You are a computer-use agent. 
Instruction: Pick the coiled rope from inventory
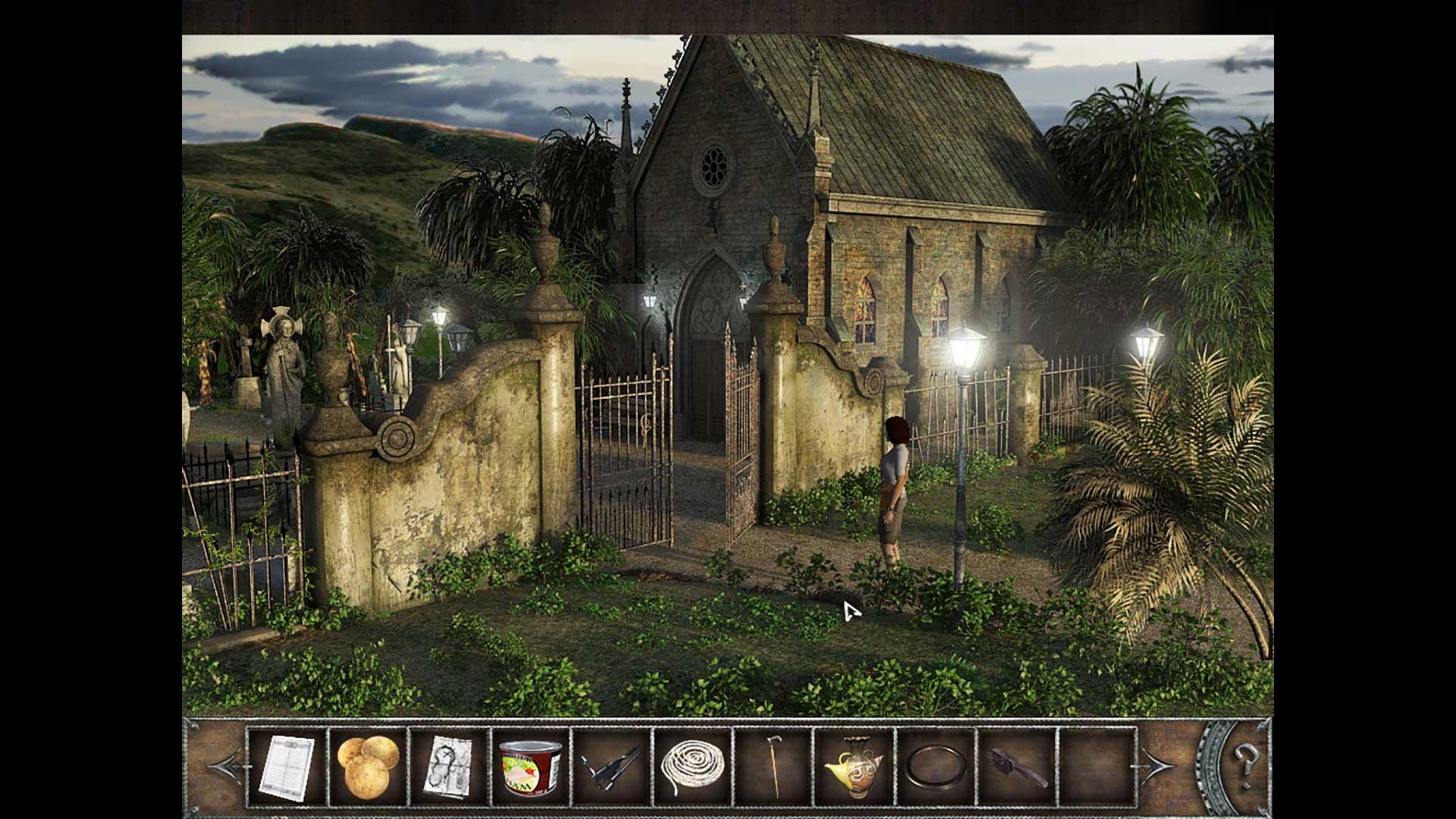pos(692,767)
